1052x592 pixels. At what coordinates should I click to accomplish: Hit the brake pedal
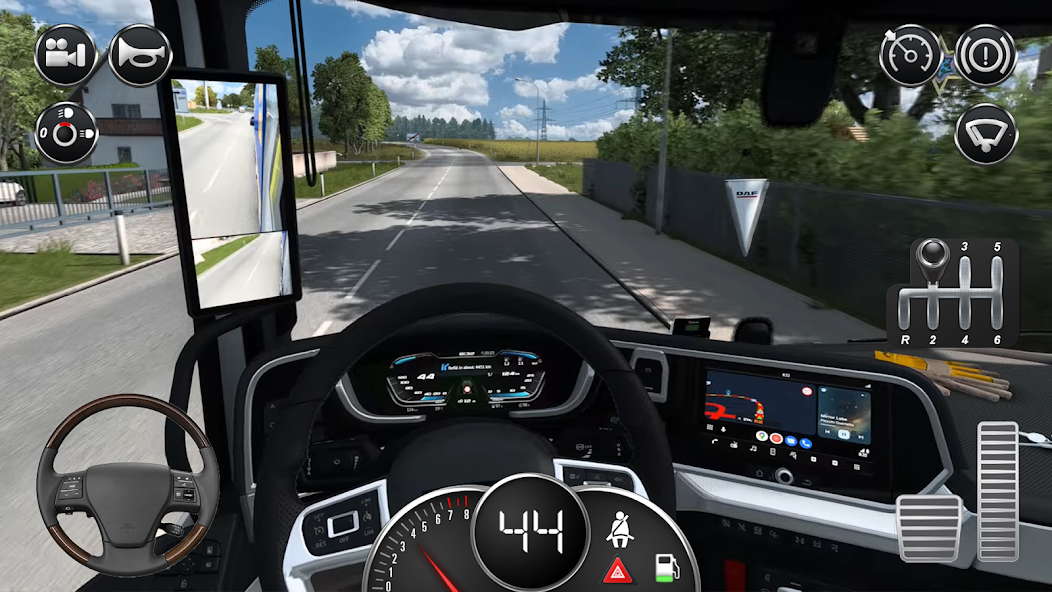(929, 528)
